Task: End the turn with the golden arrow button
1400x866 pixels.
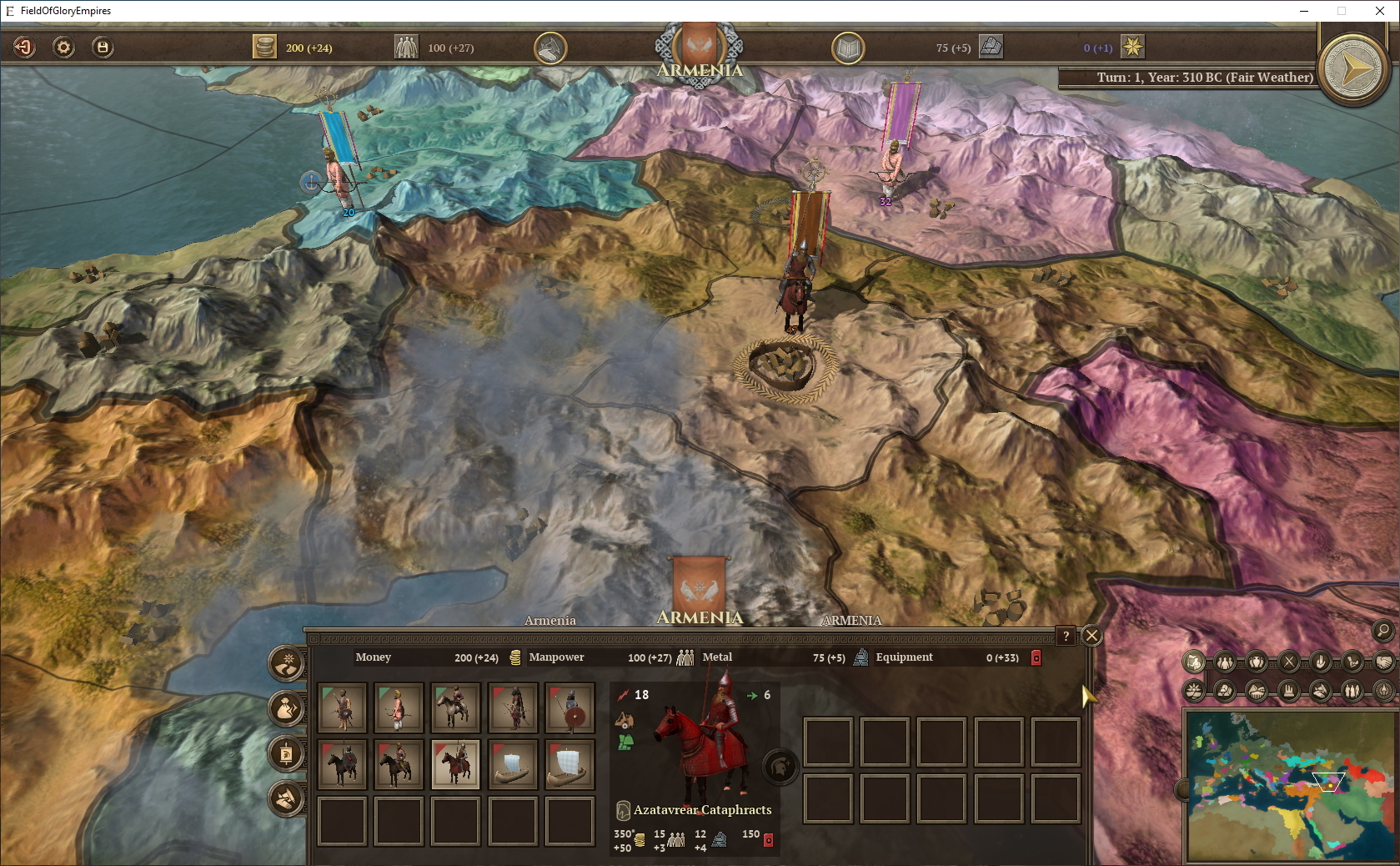Action: (x=1354, y=68)
